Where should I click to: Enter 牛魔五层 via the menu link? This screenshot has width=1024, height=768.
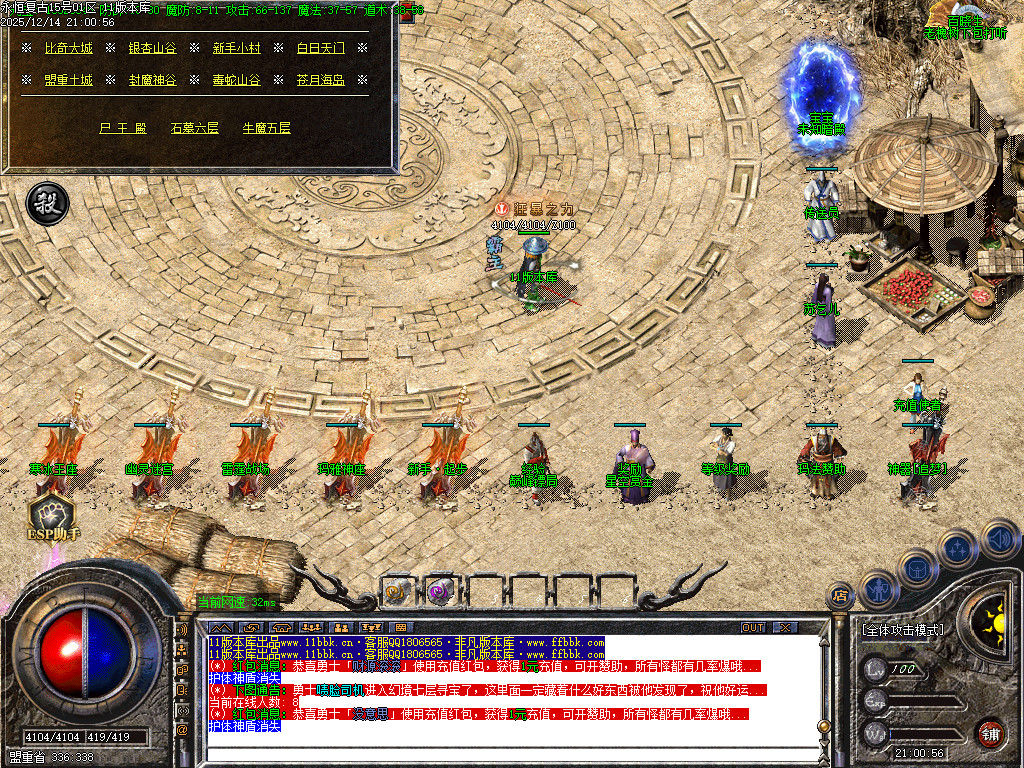tap(266, 128)
